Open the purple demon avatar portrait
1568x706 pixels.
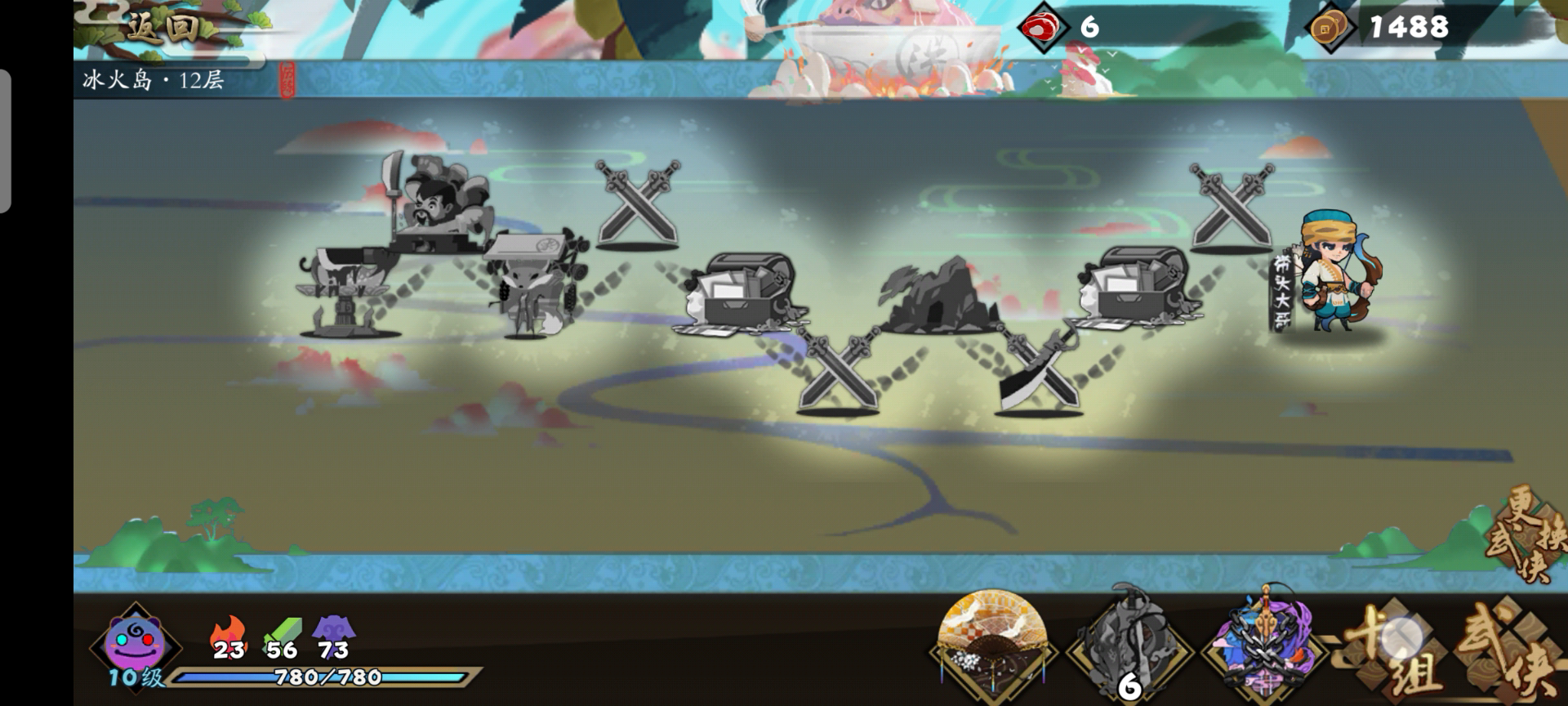[x=136, y=643]
